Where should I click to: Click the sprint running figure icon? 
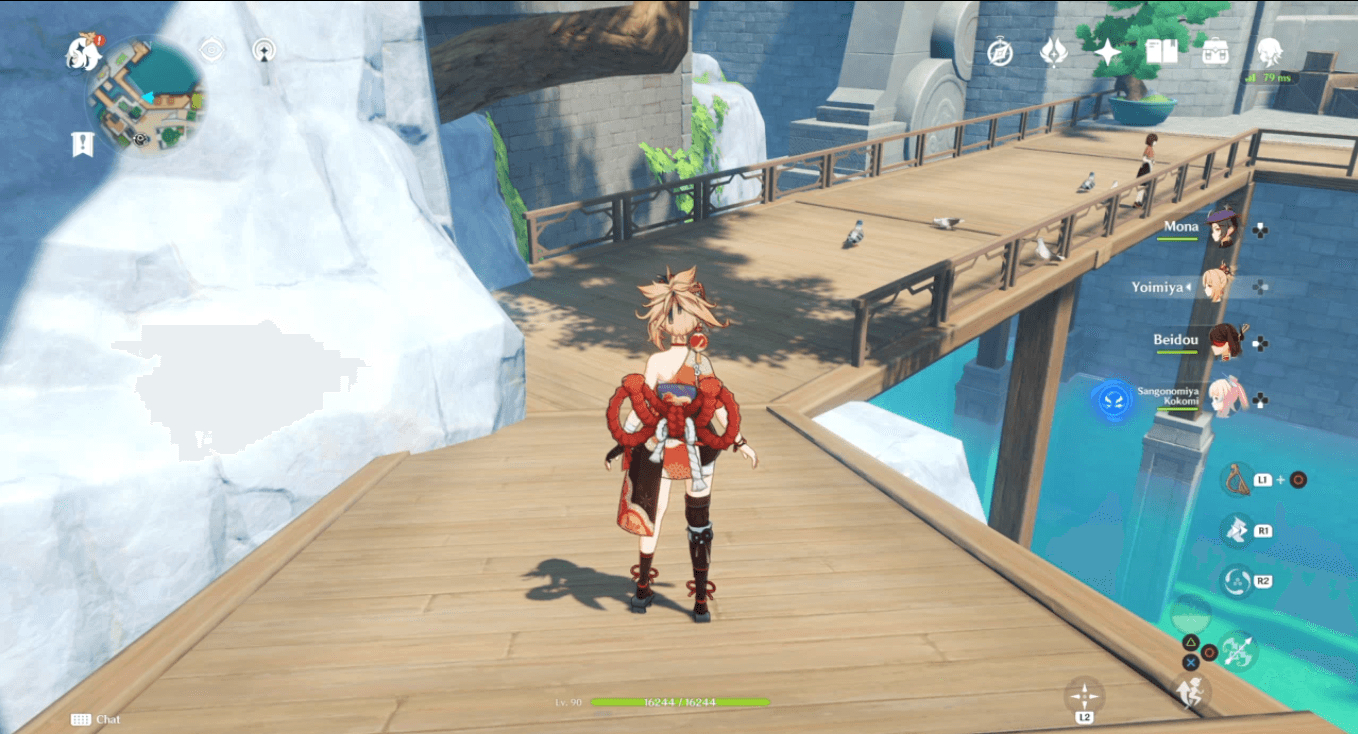click(1190, 692)
